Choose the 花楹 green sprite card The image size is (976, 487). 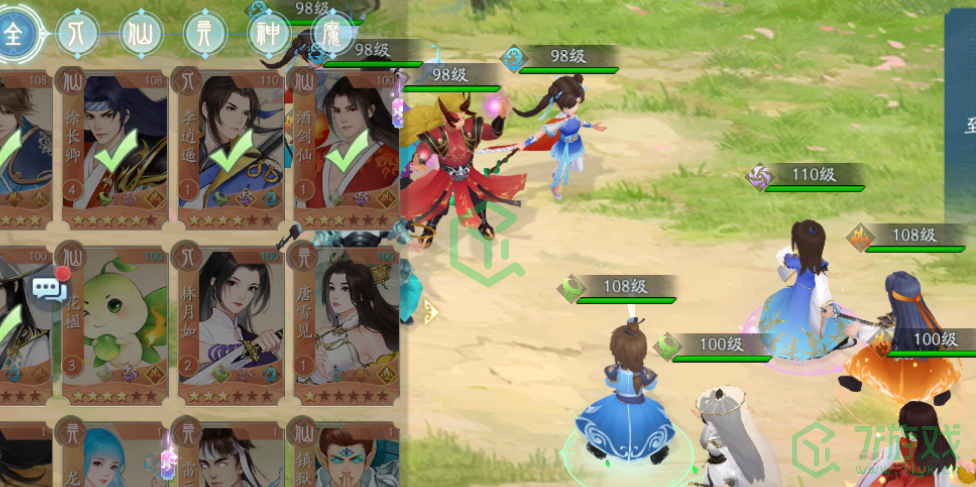pos(112,322)
